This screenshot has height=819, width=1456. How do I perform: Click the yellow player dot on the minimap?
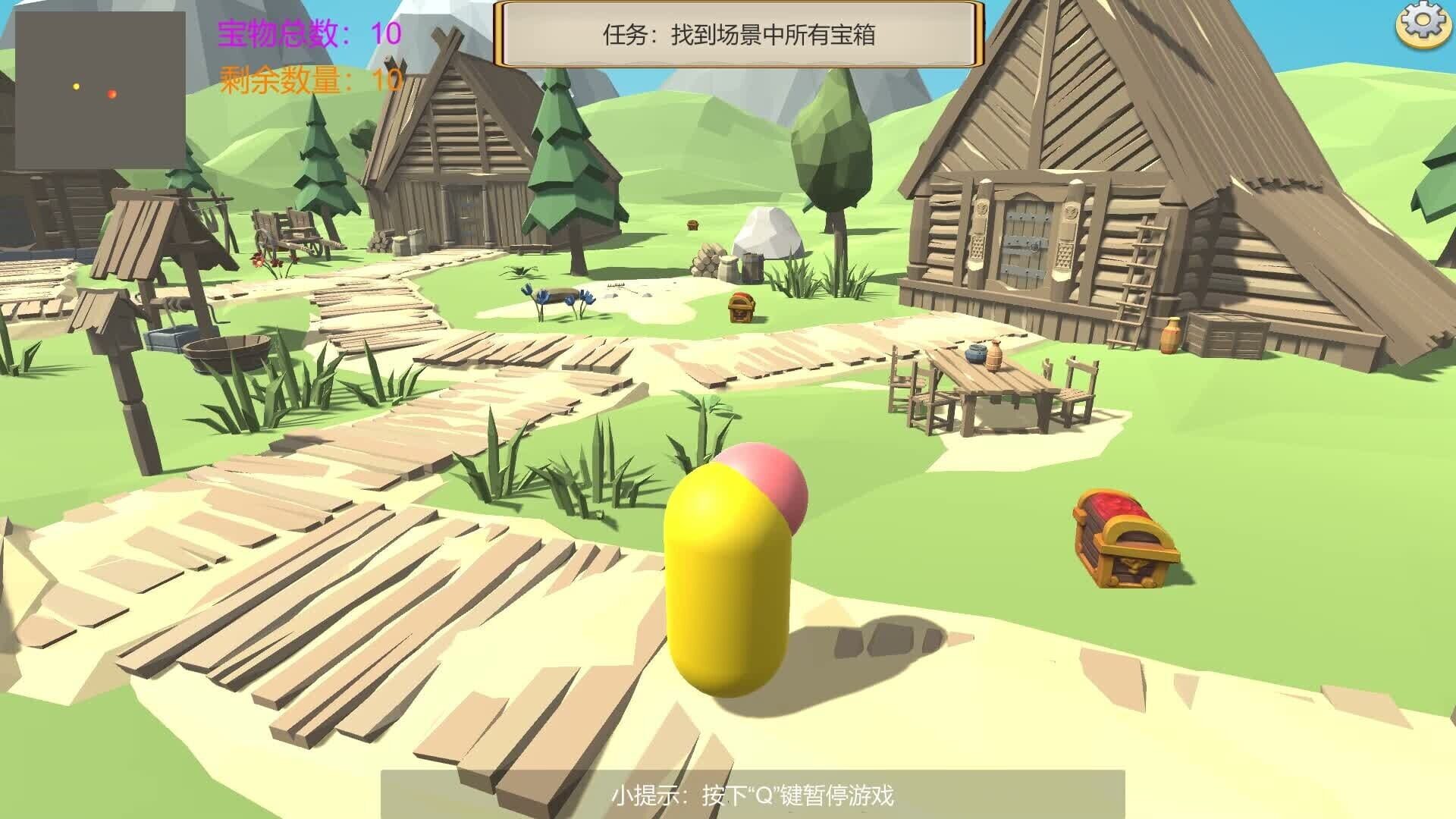click(x=75, y=86)
